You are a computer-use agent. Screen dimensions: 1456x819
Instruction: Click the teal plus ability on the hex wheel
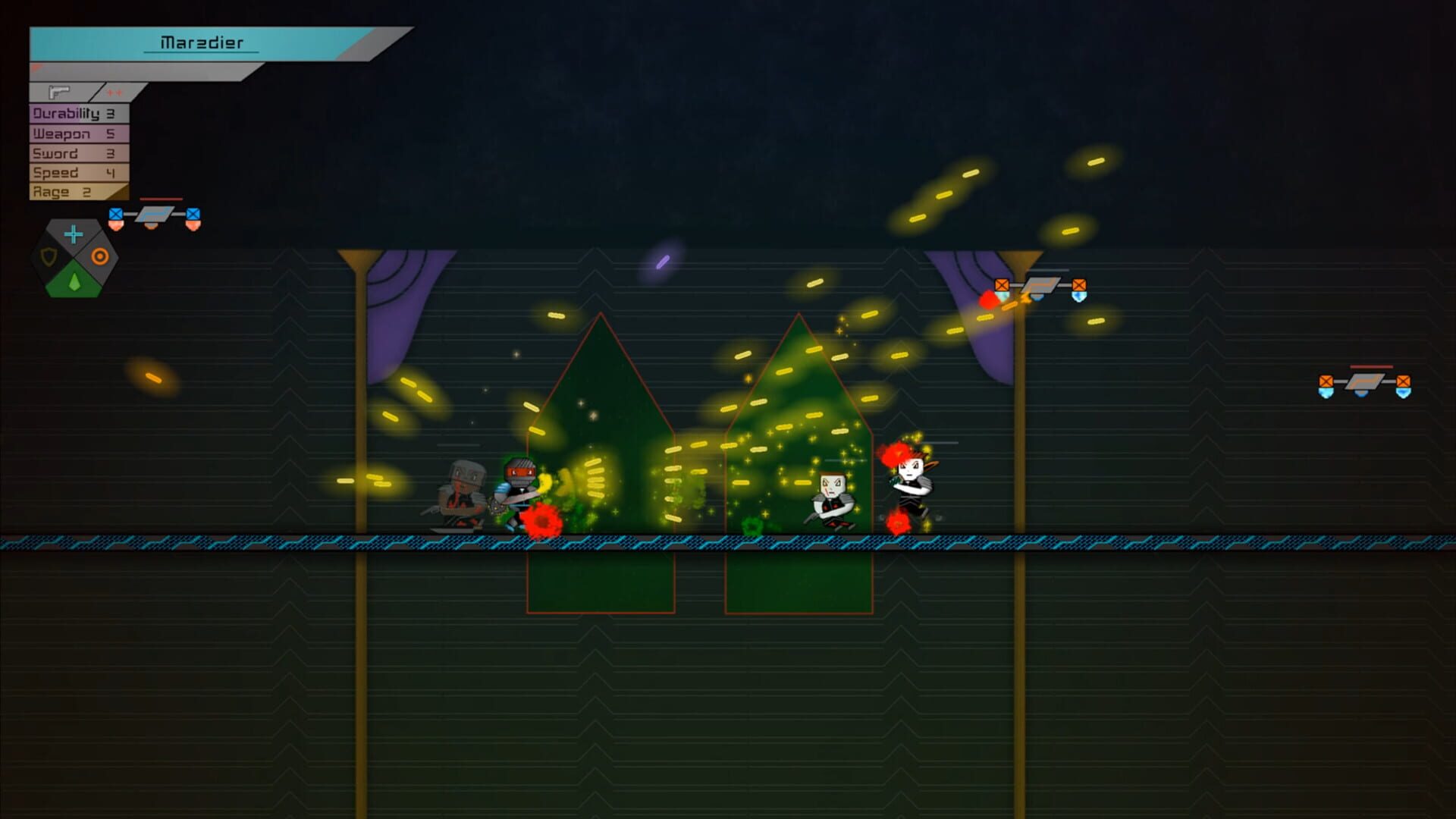[x=72, y=235]
